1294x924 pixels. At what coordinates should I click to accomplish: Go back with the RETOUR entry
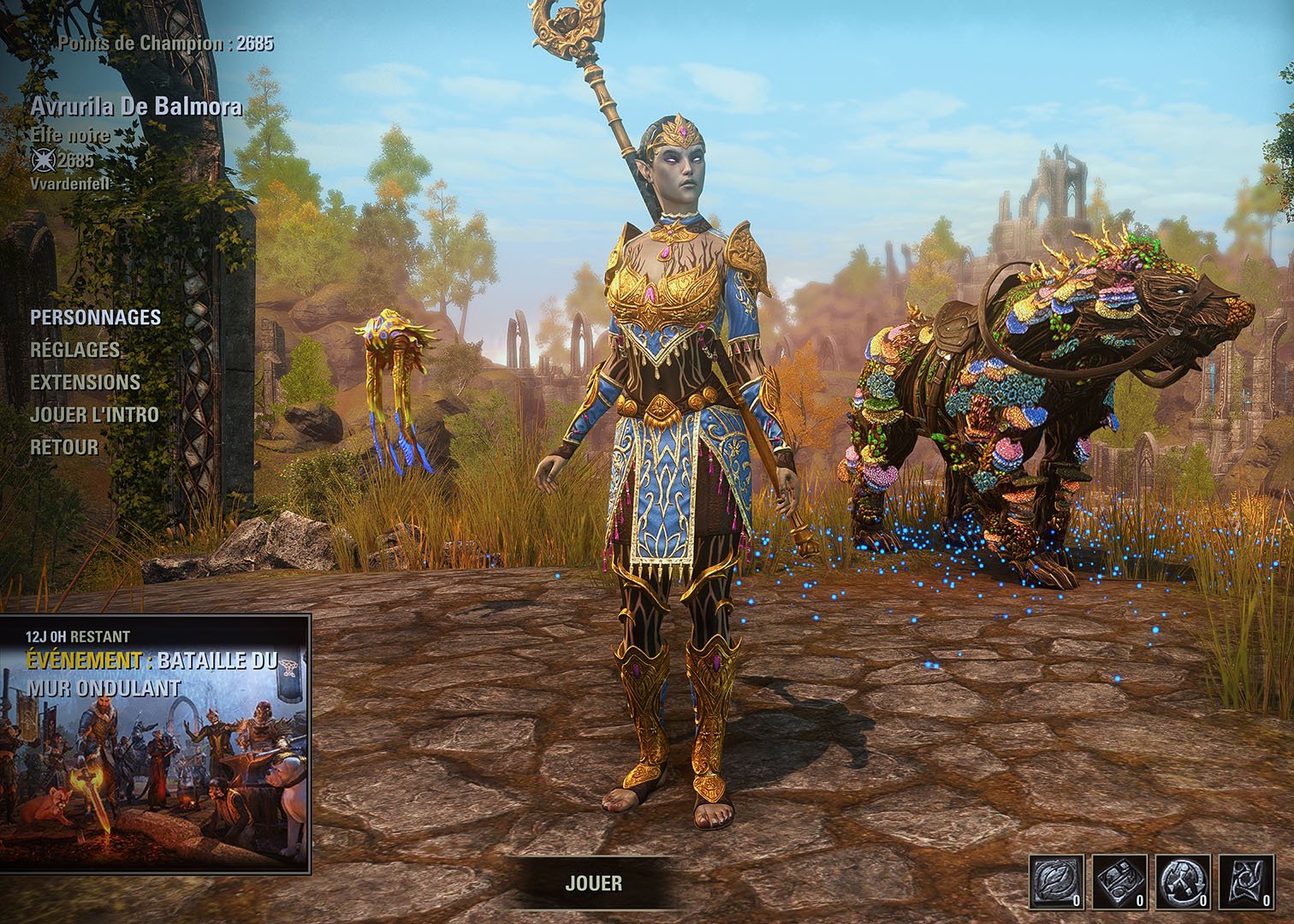(x=64, y=447)
